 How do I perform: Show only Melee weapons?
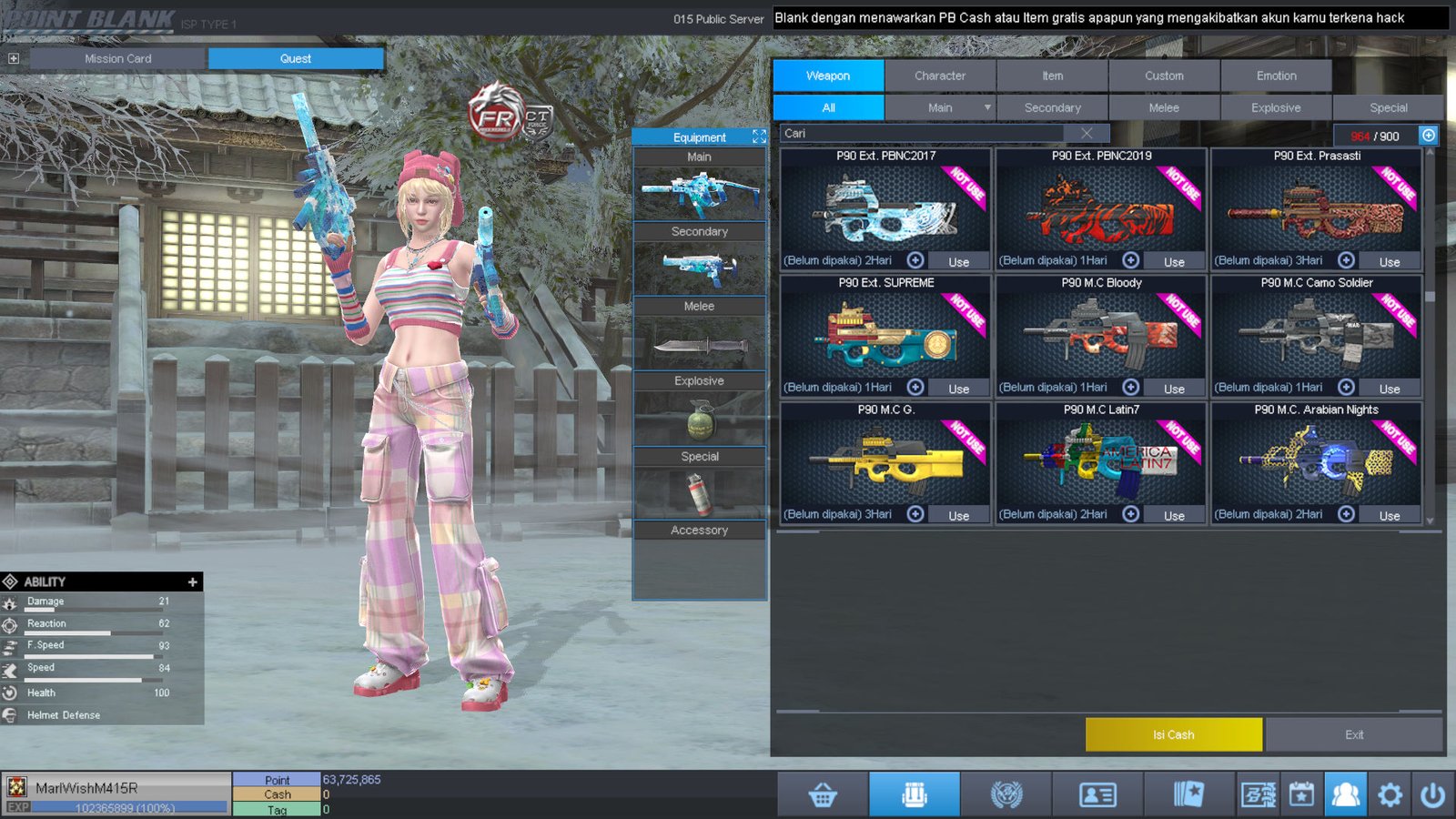pos(1163,107)
